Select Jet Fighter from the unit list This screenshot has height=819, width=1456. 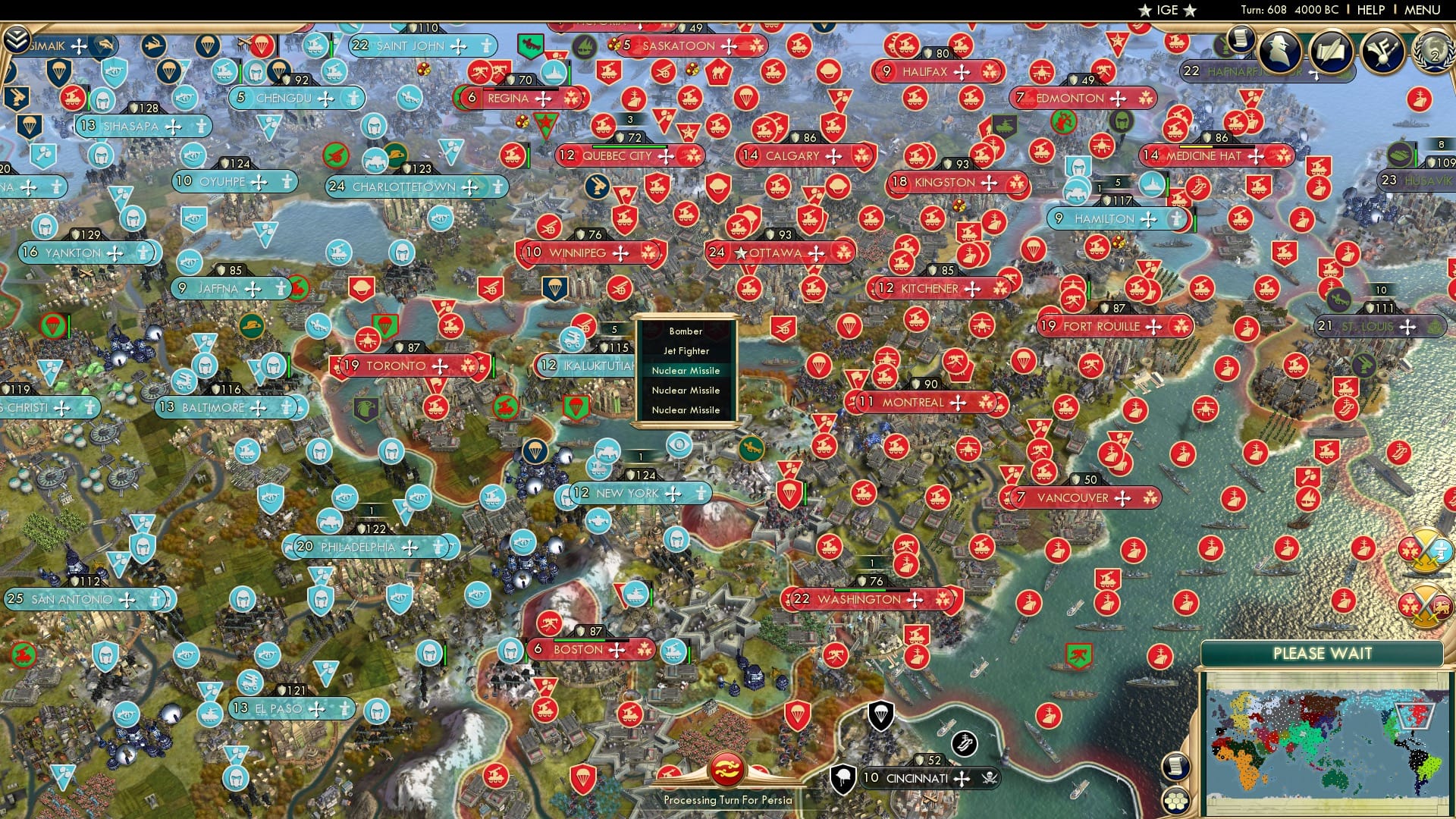click(685, 351)
